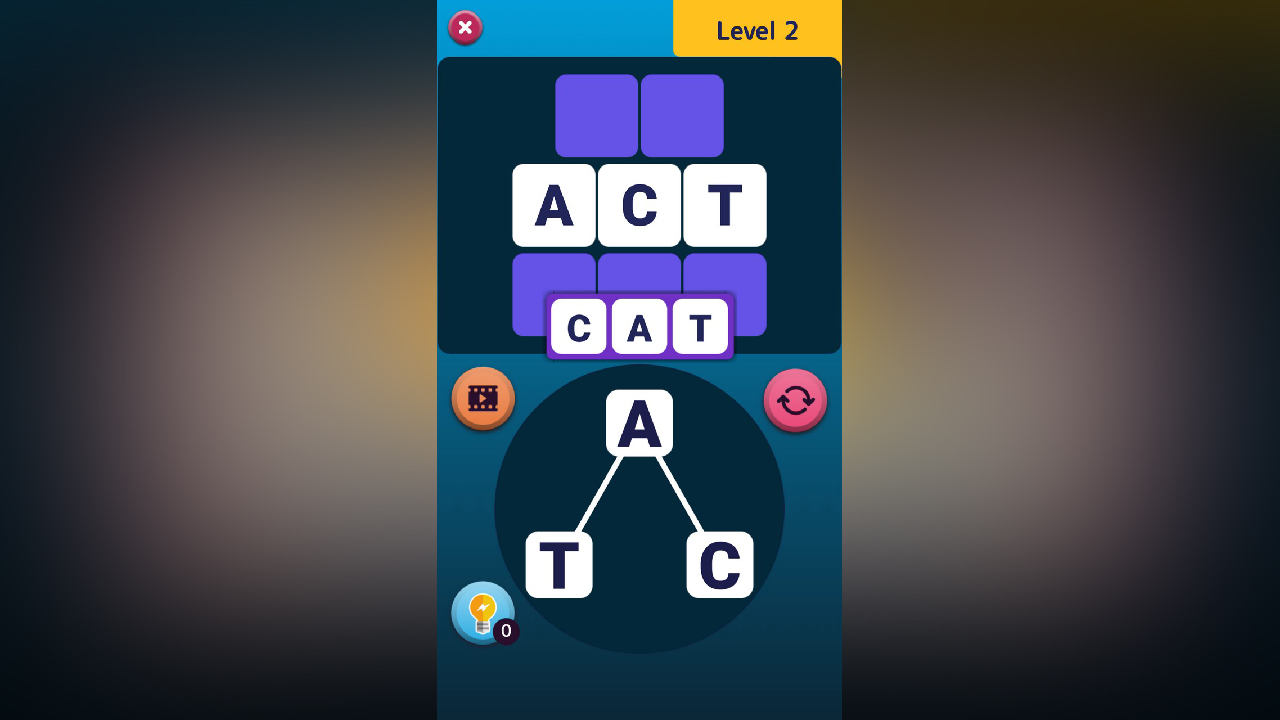Click the hint counter showing 0

(x=505, y=631)
